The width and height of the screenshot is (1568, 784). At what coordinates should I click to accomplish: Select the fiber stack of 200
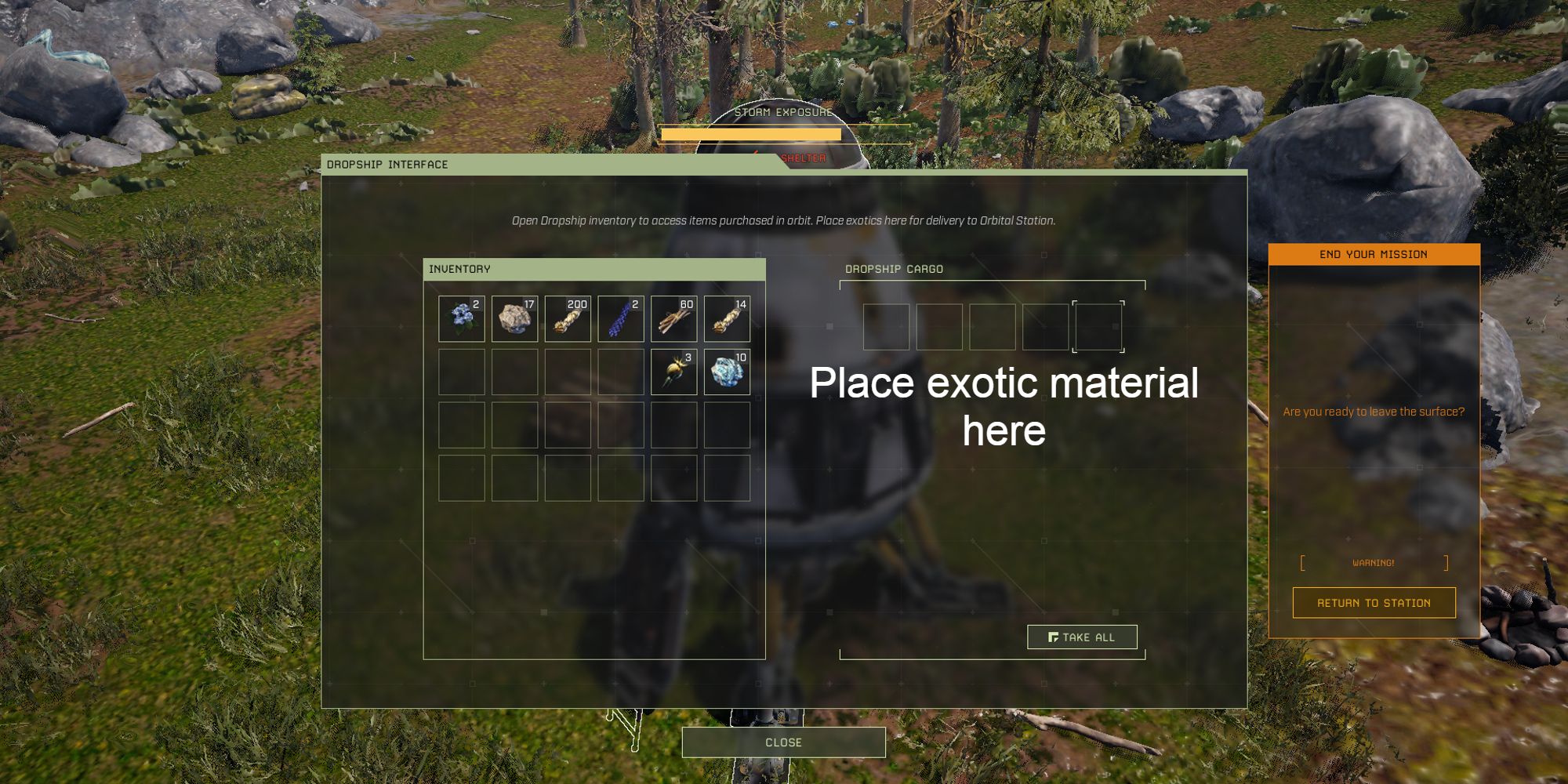(568, 318)
